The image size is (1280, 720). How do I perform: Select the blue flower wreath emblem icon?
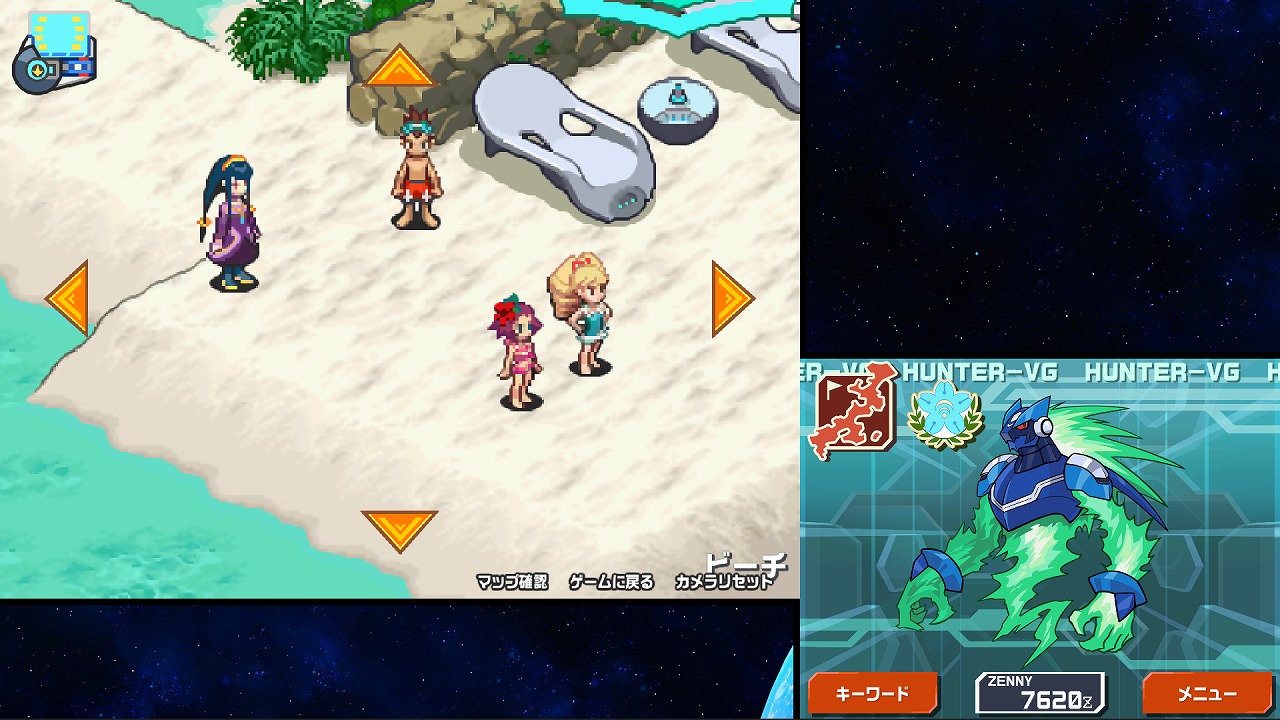point(944,414)
